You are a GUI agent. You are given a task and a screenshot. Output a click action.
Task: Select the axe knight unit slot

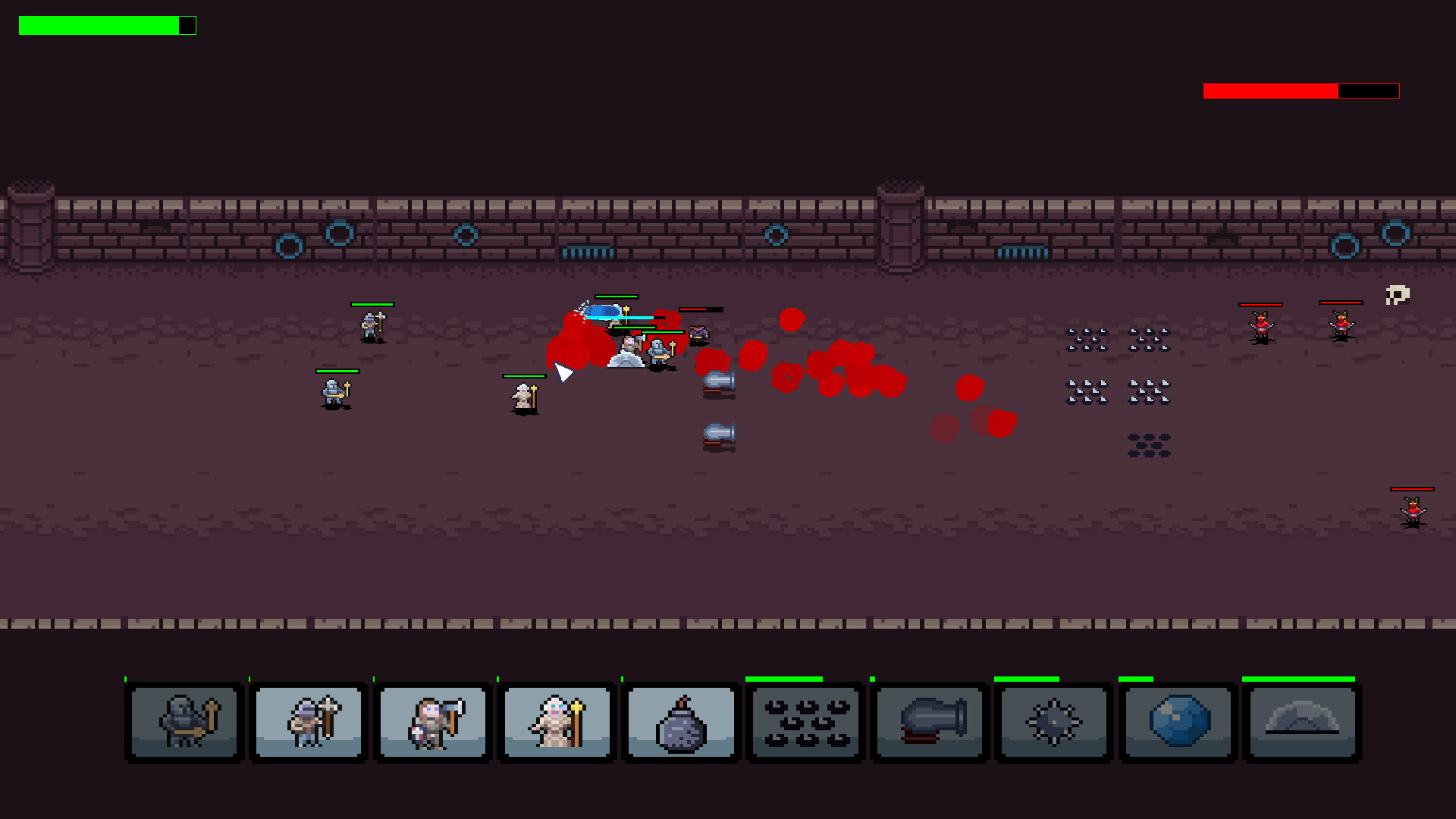(x=432, y=722)
